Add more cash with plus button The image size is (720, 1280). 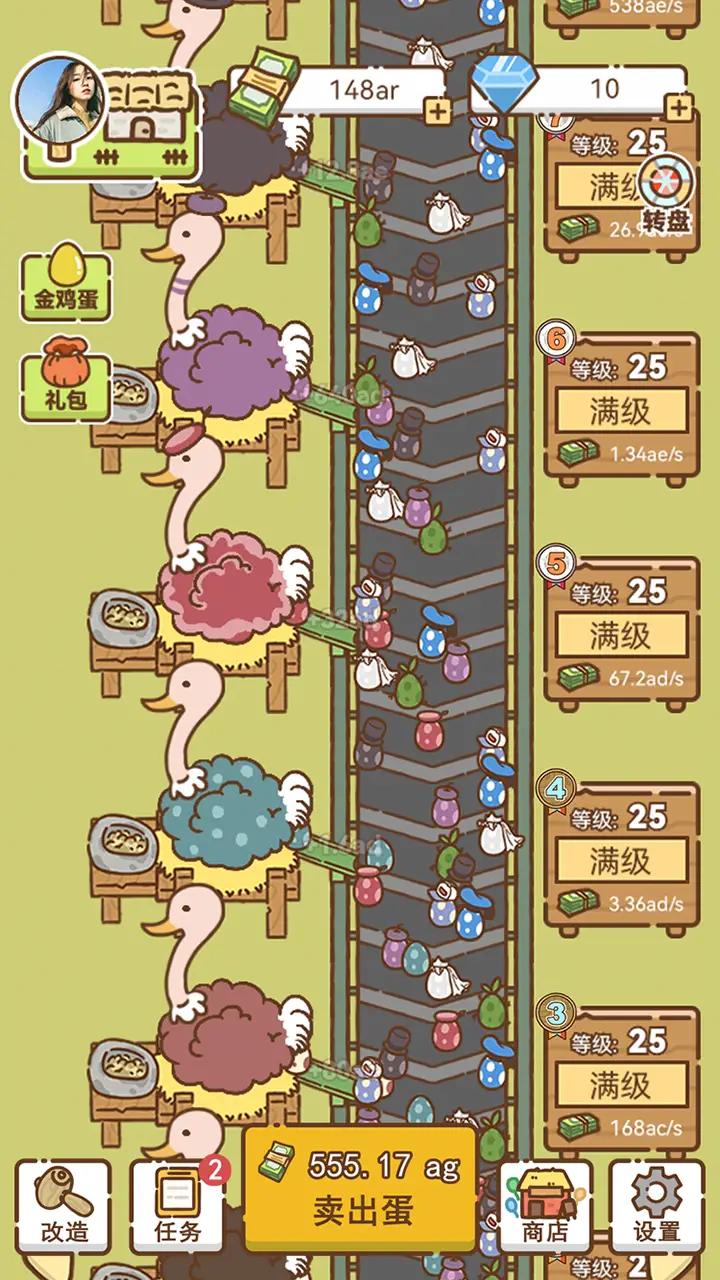click(x=437, y=111)
